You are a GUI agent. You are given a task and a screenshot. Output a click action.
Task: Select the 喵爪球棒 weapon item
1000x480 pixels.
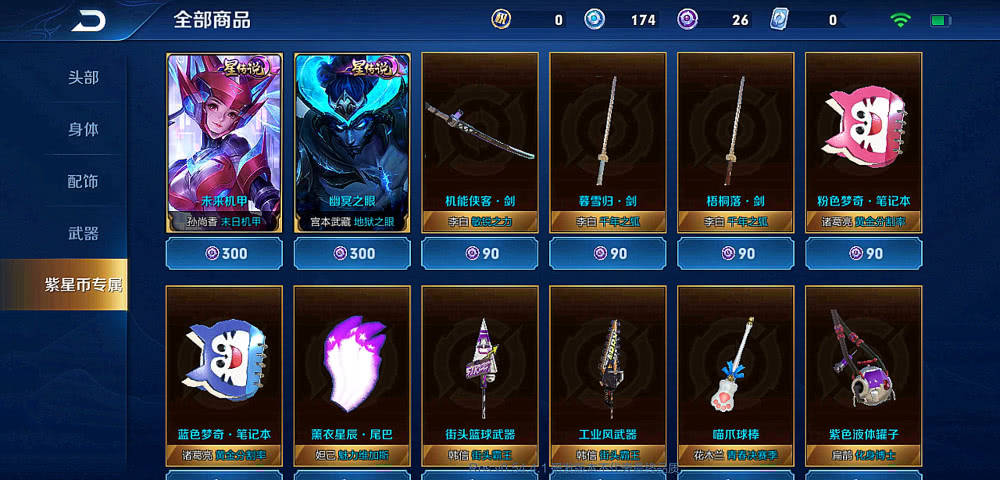[x=736, y=375]
